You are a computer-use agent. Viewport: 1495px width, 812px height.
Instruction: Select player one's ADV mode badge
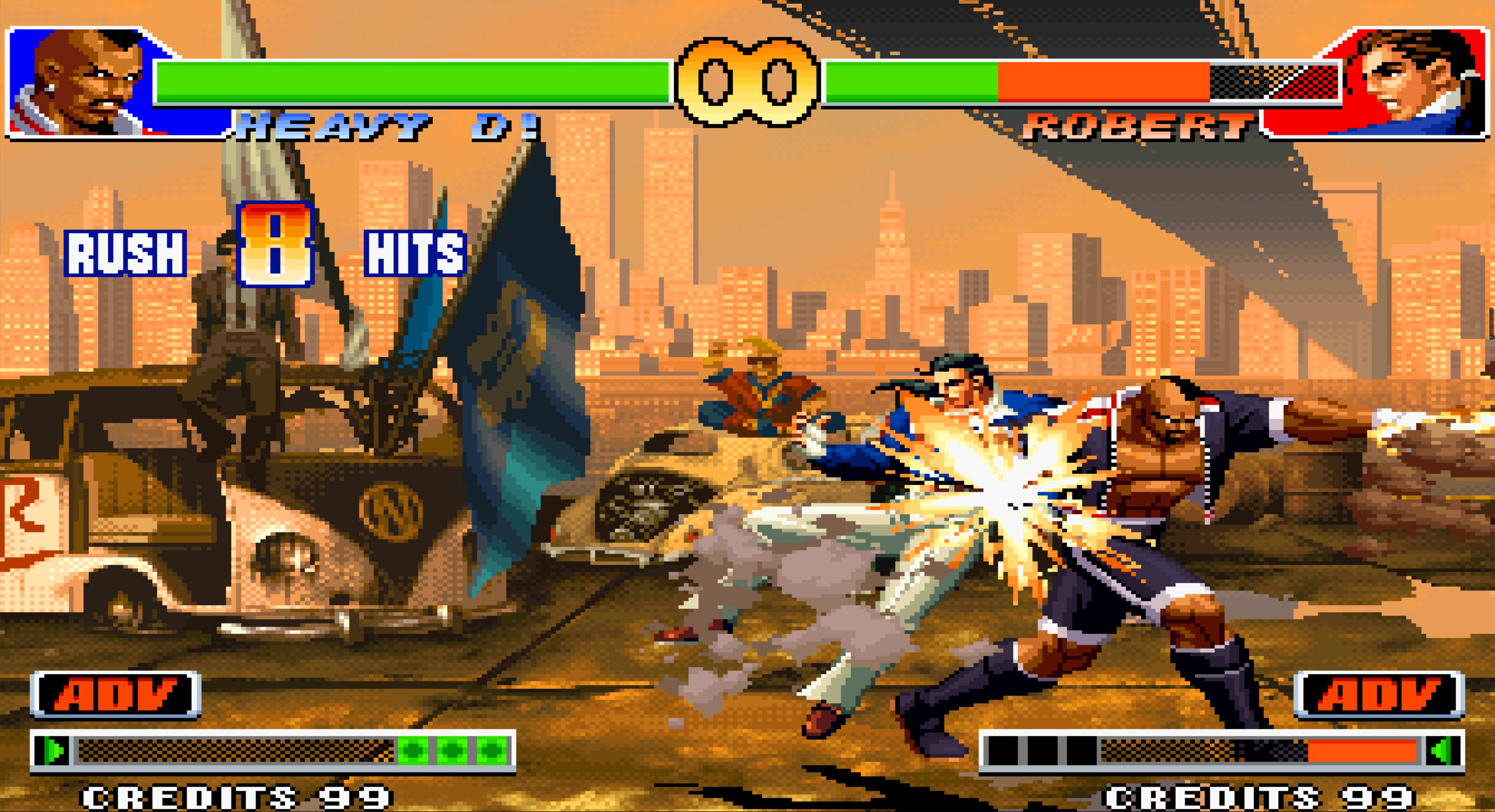(116, 695)
